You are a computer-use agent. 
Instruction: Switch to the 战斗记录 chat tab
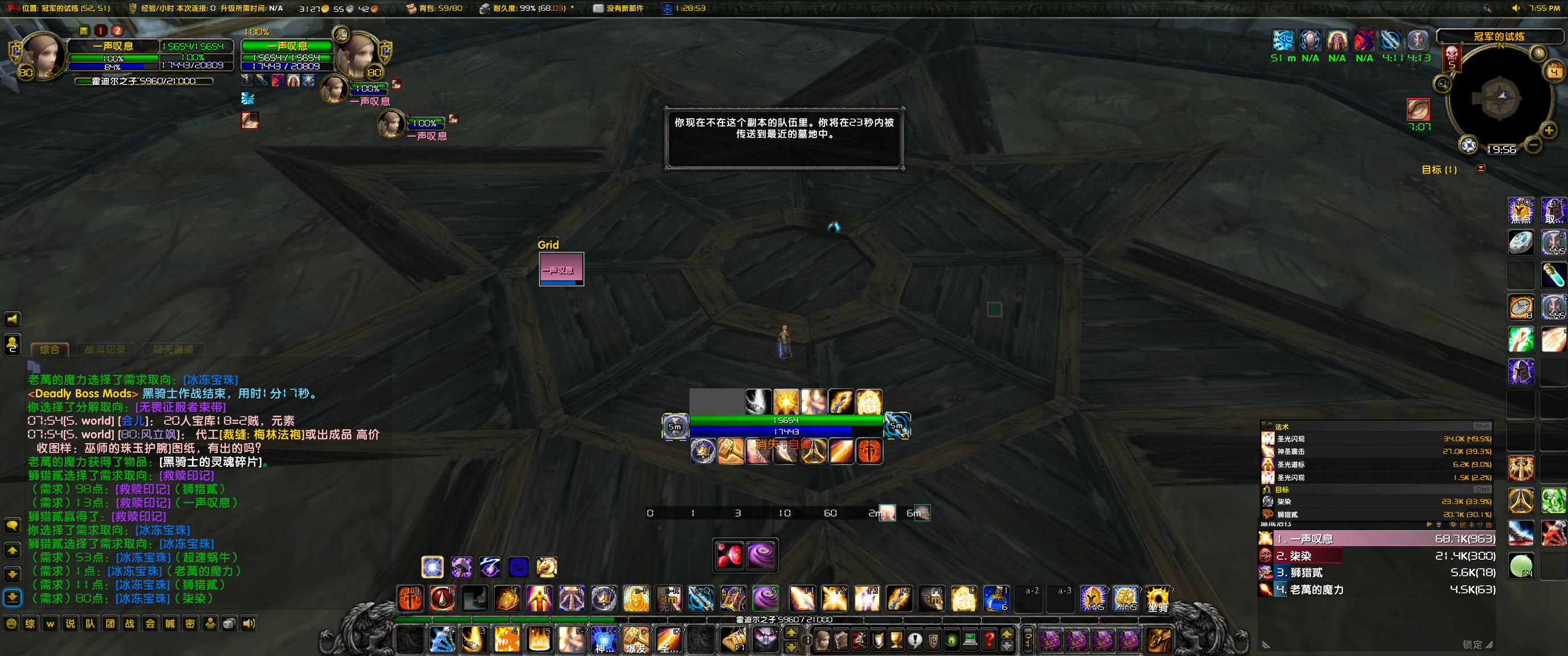(x=105, y=349)
